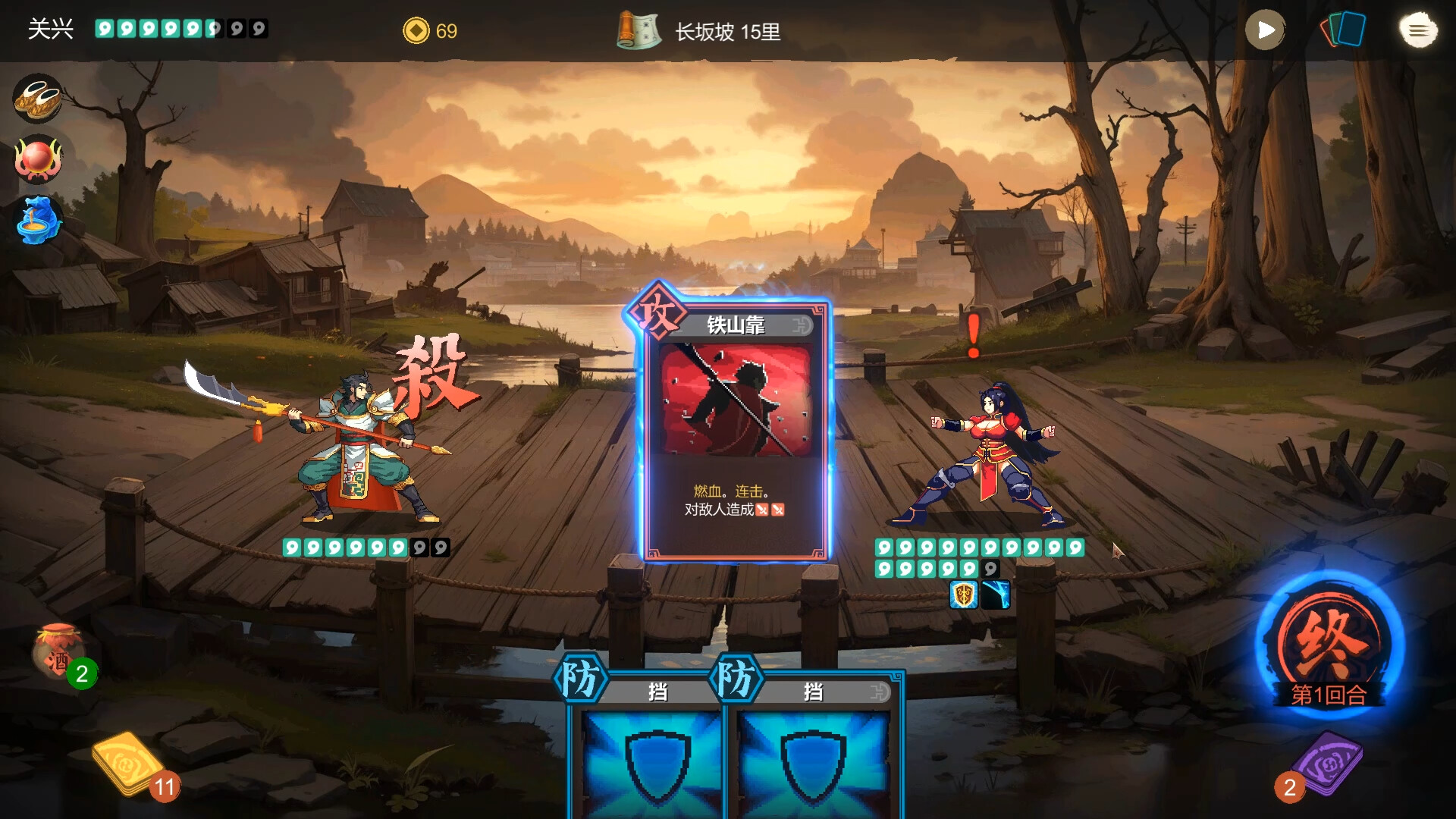
Task: Click the grayed-out health pip on enemy row
Action: [990, 569]
